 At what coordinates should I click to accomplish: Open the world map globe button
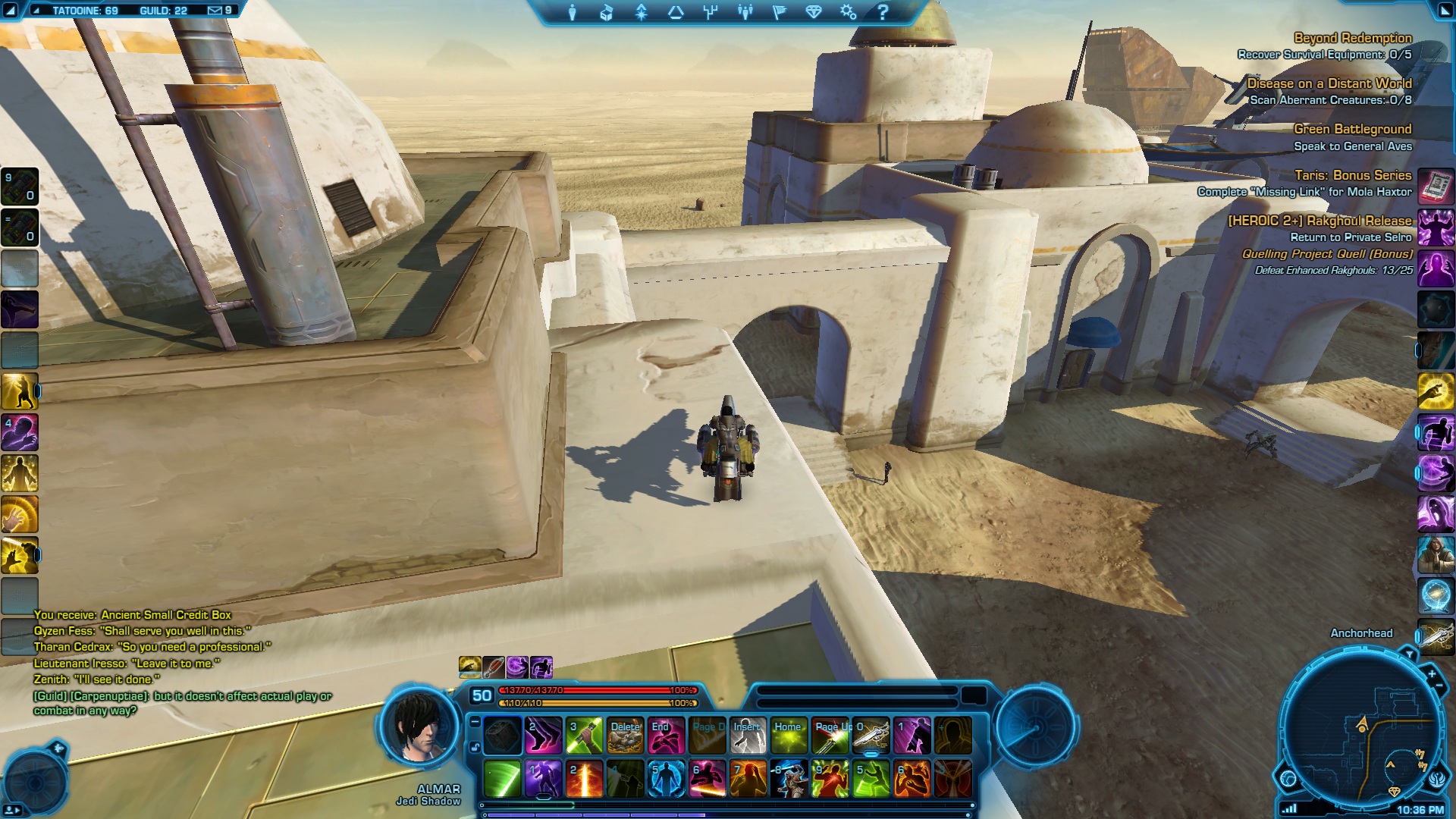click(1288, 778)
